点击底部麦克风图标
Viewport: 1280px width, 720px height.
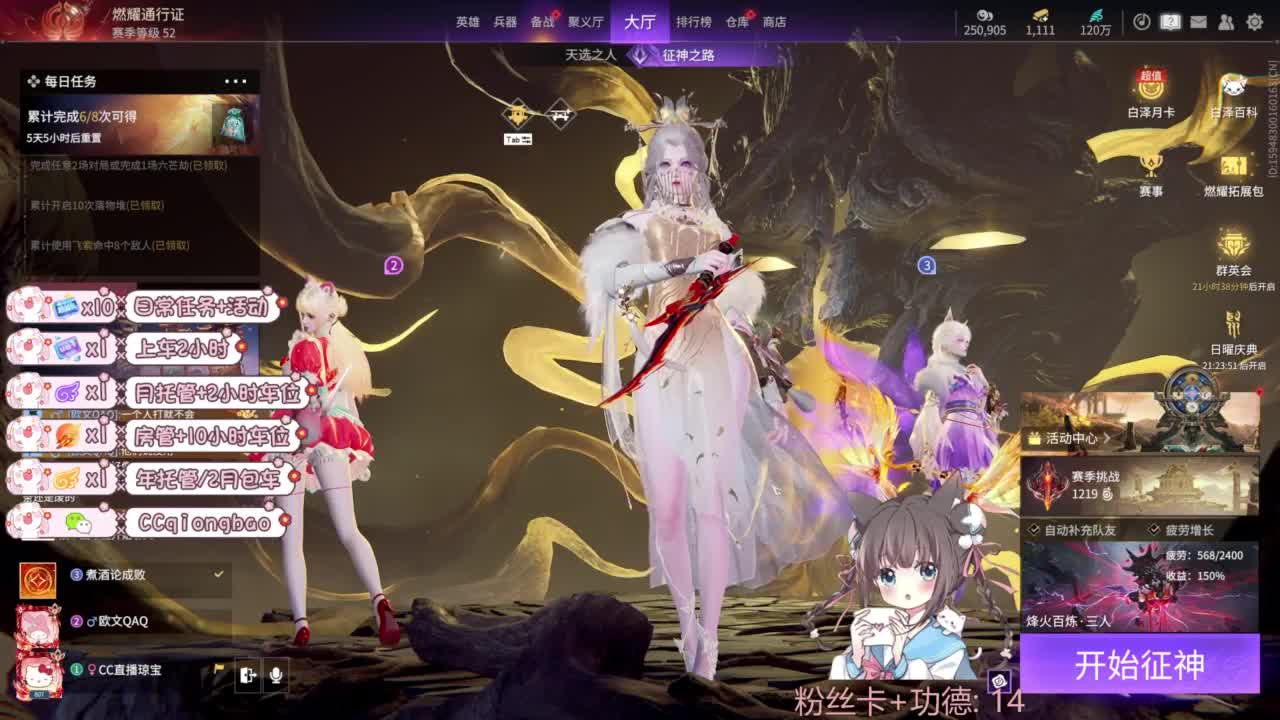coord(276,675)
